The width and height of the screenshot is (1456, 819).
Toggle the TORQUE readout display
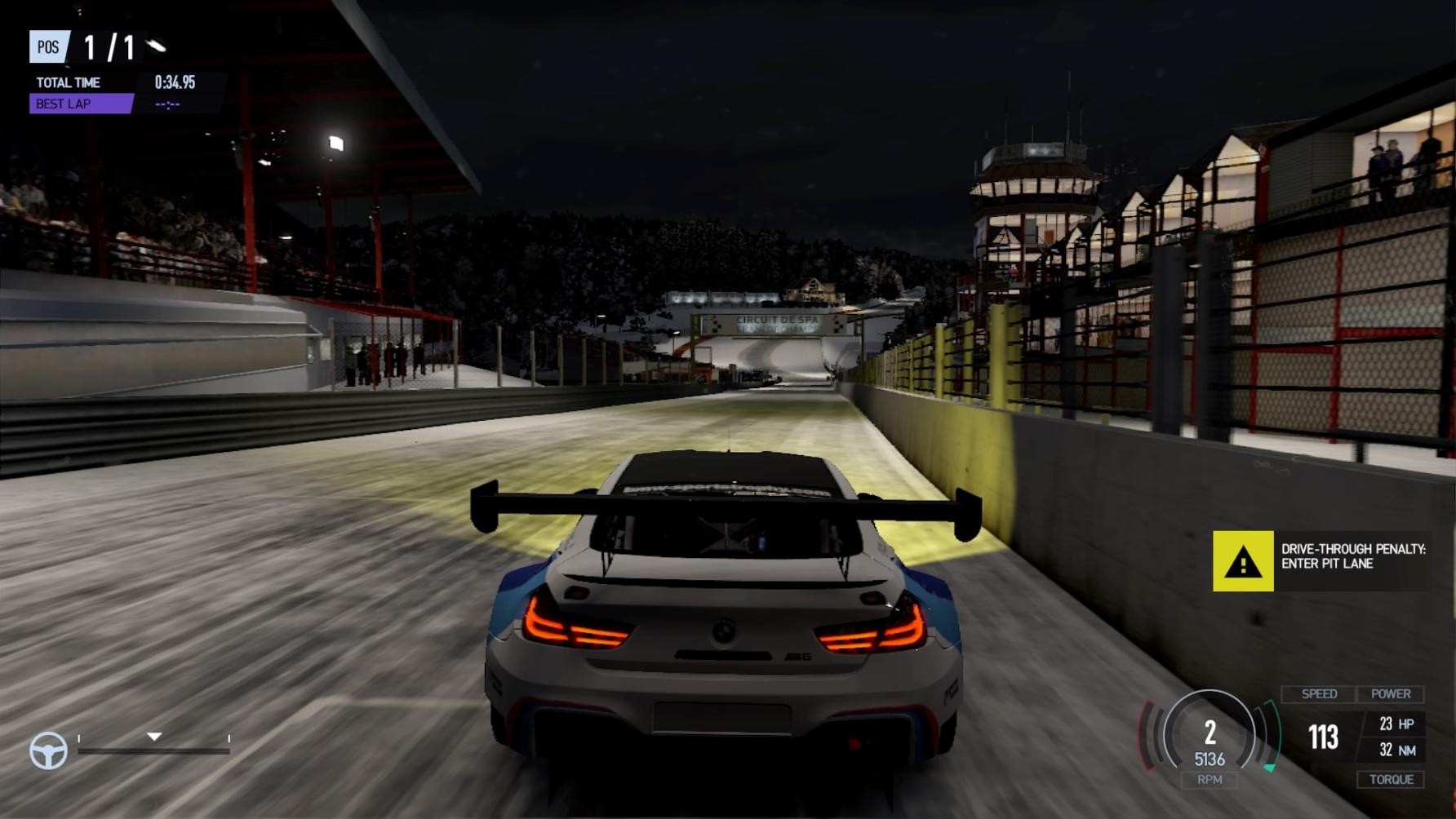1392,779
